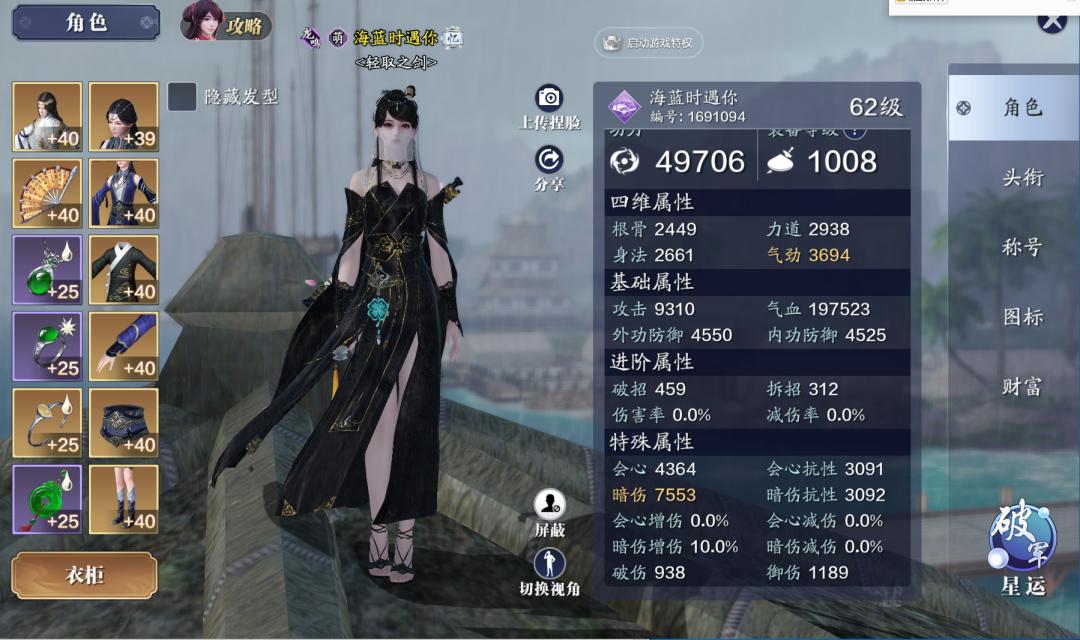The height and width of the screenshot is (640, 1080).
Task: Select the green pendant necklace slot
Action: 47,270
